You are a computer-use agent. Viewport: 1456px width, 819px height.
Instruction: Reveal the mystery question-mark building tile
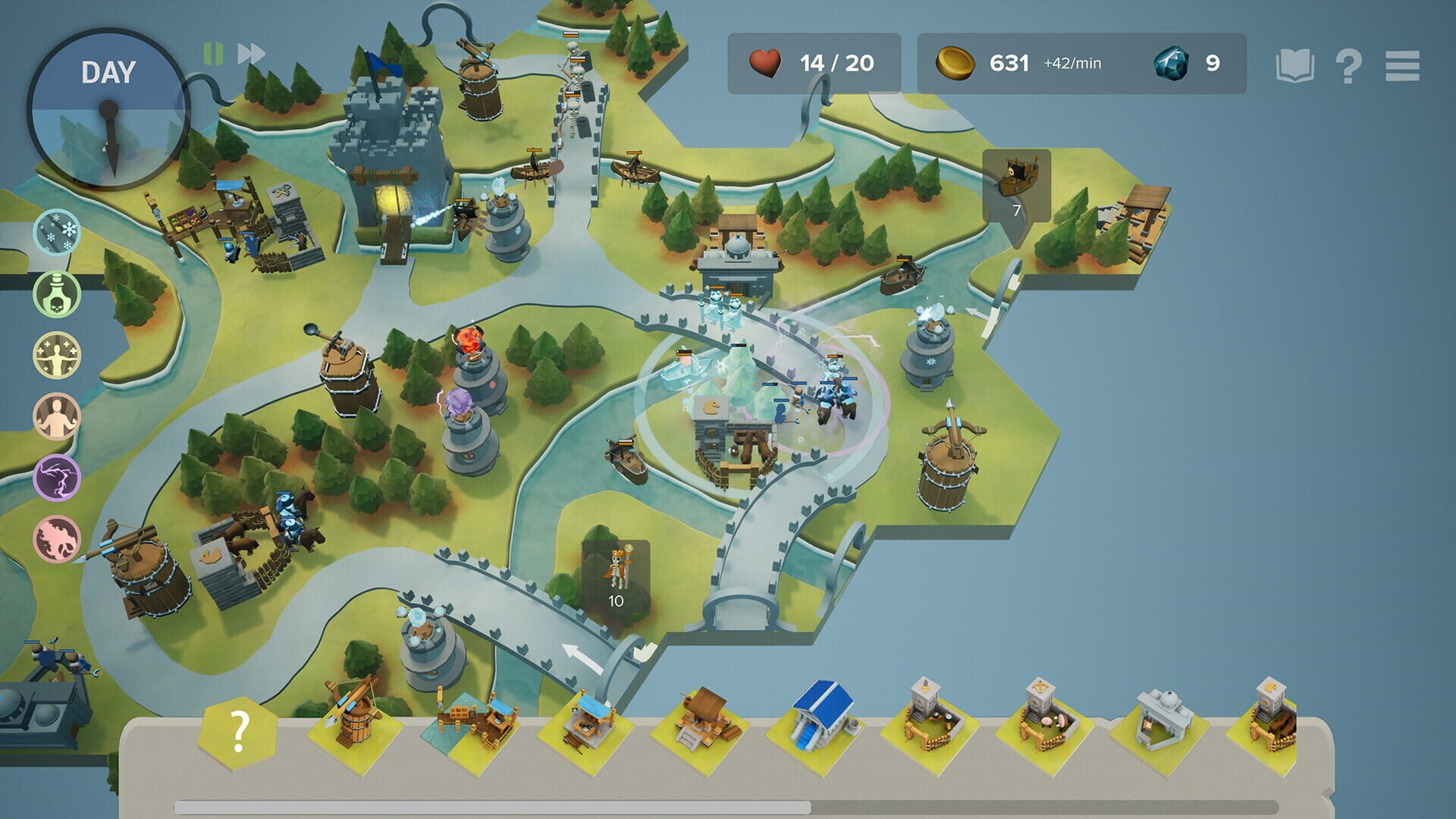coord(237,730)
